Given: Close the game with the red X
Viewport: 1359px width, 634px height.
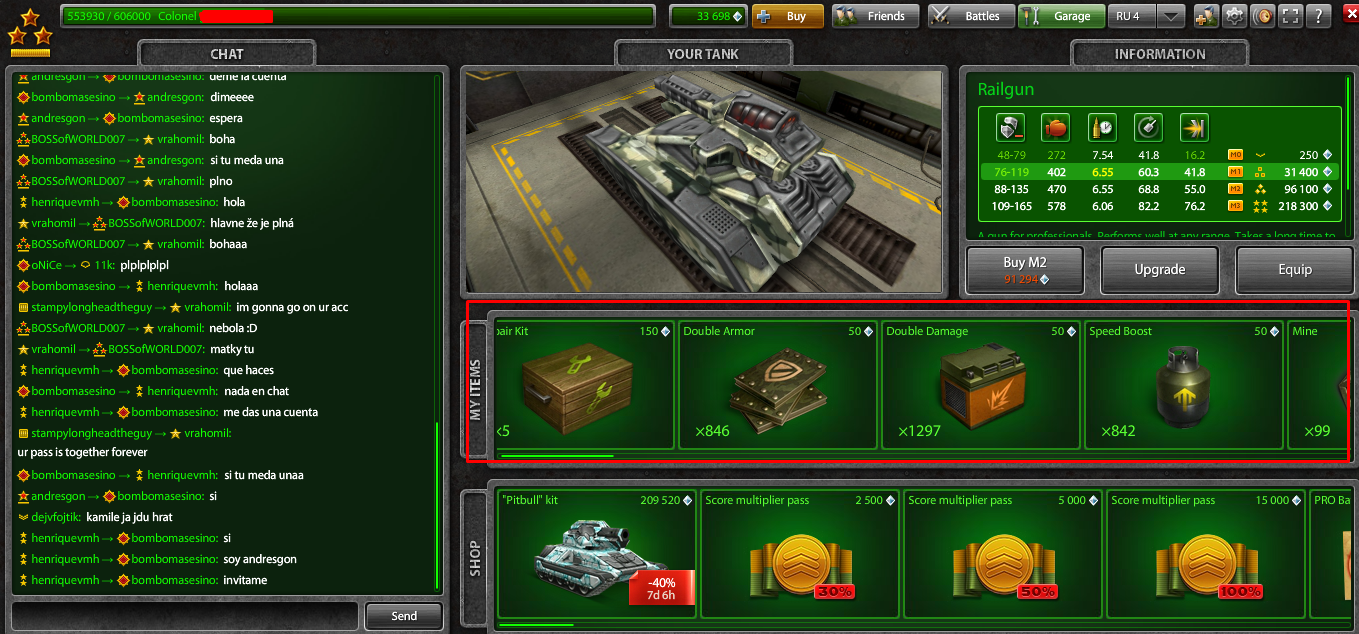Looking at the screenshot, I should point(1347,16).
